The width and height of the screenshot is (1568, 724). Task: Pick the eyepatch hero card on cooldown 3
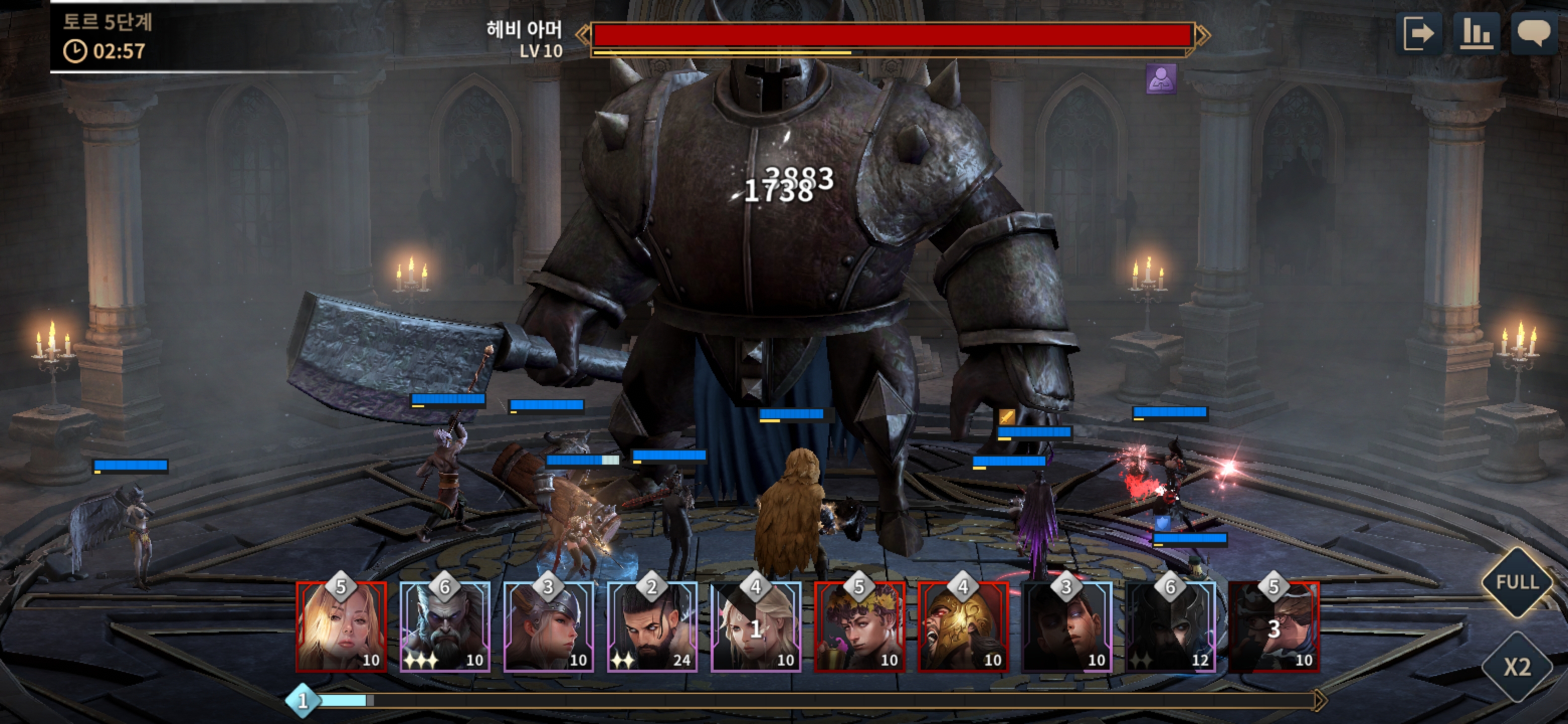pyautogui.click(x=1273, y=627)
